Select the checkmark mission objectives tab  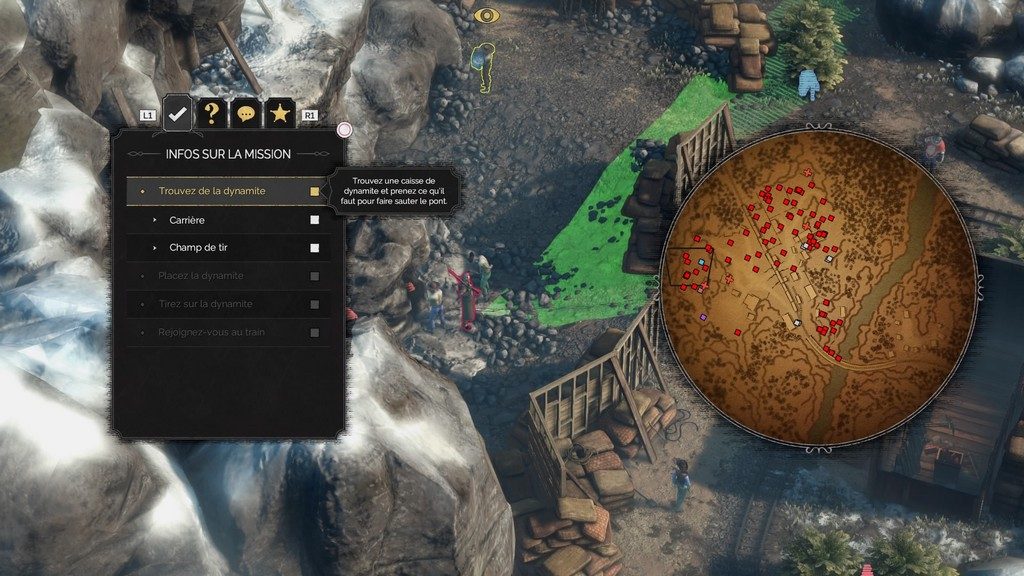click(178, 114)
